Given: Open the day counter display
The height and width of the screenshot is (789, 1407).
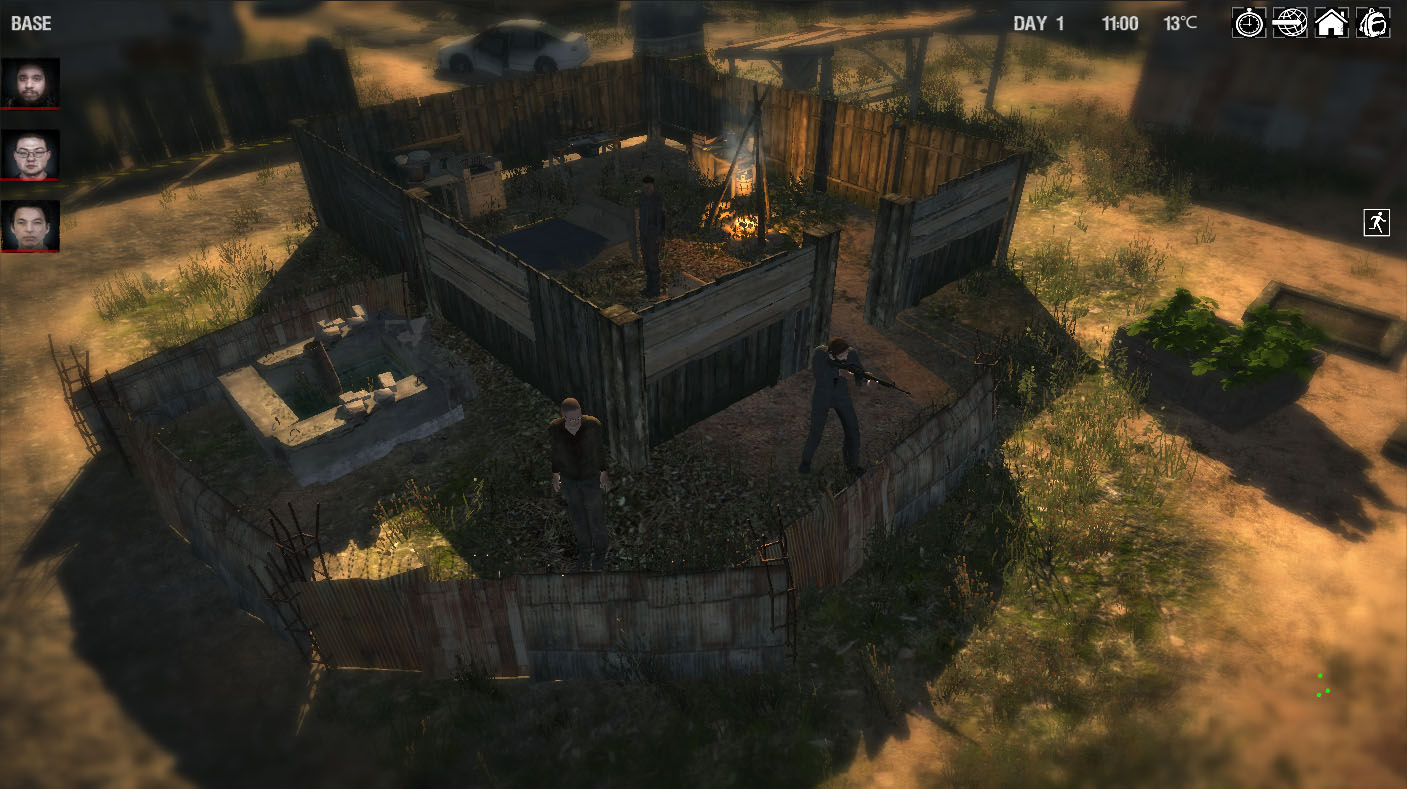Looking at the screenshot, I should tap(1037, 23).
